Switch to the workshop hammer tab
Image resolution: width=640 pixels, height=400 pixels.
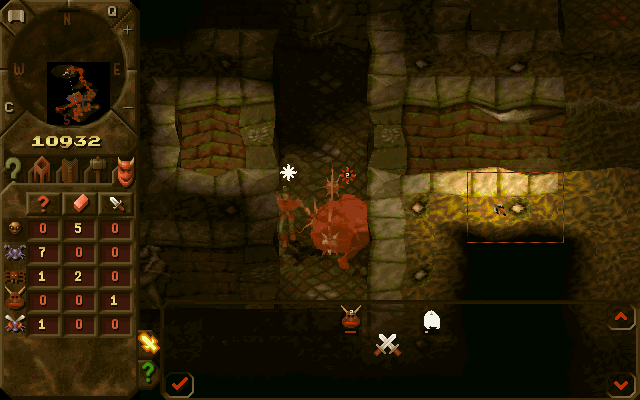point(96,170)
